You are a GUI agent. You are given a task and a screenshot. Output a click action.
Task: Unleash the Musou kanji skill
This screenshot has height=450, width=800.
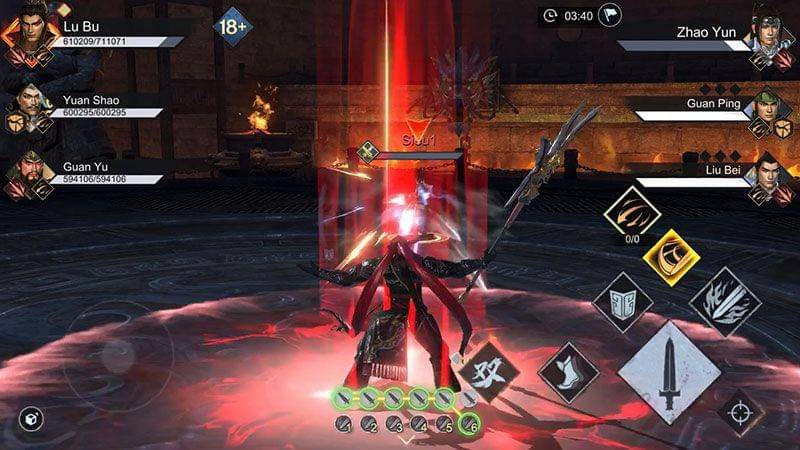[x=490, y=371]
